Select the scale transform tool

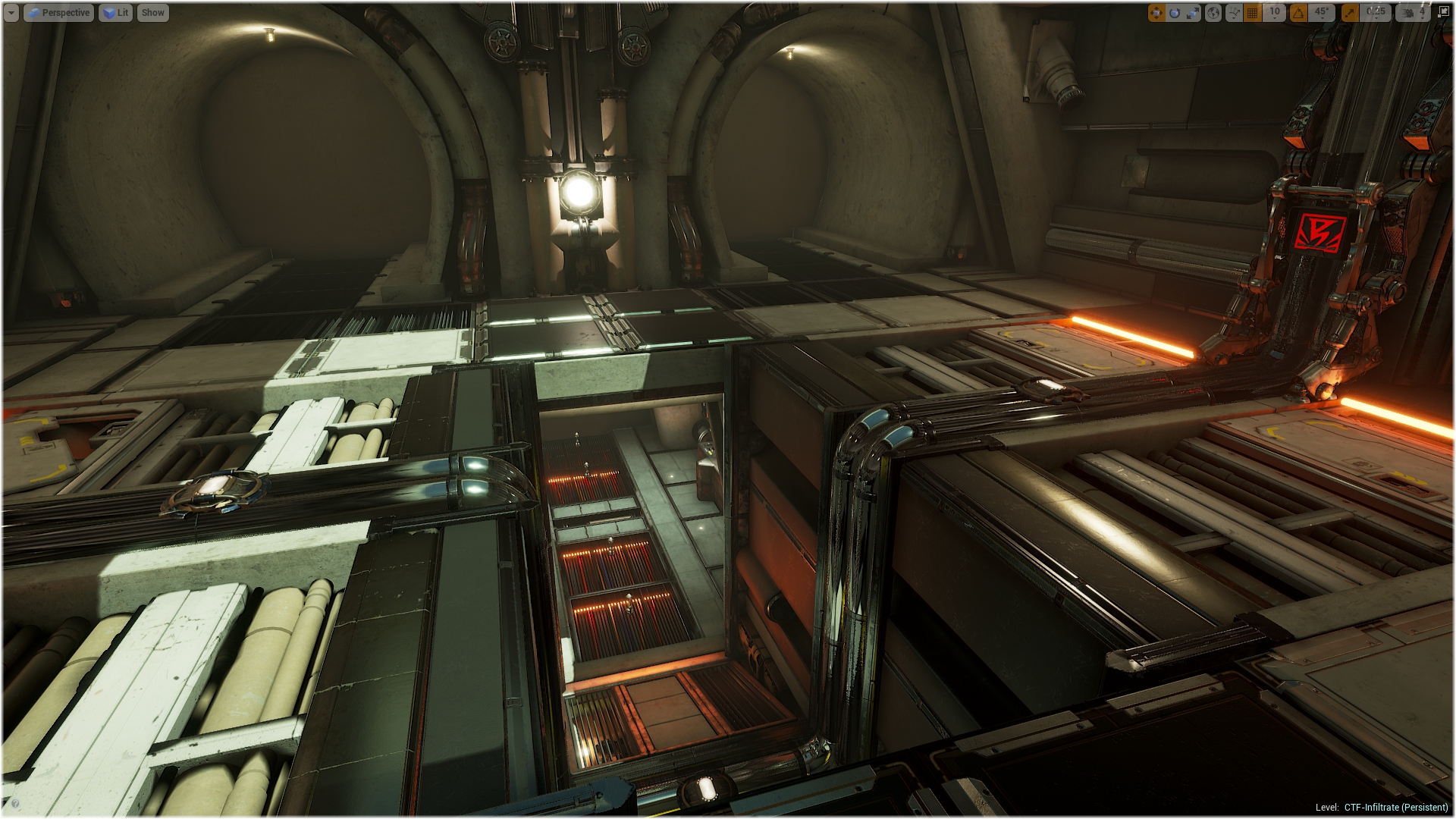click(1193, 13)
